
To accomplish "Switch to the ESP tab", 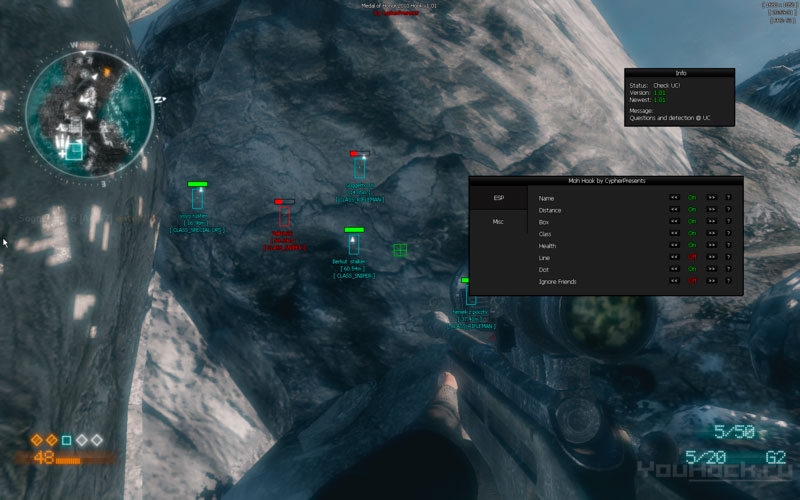I will coord(498,198).
